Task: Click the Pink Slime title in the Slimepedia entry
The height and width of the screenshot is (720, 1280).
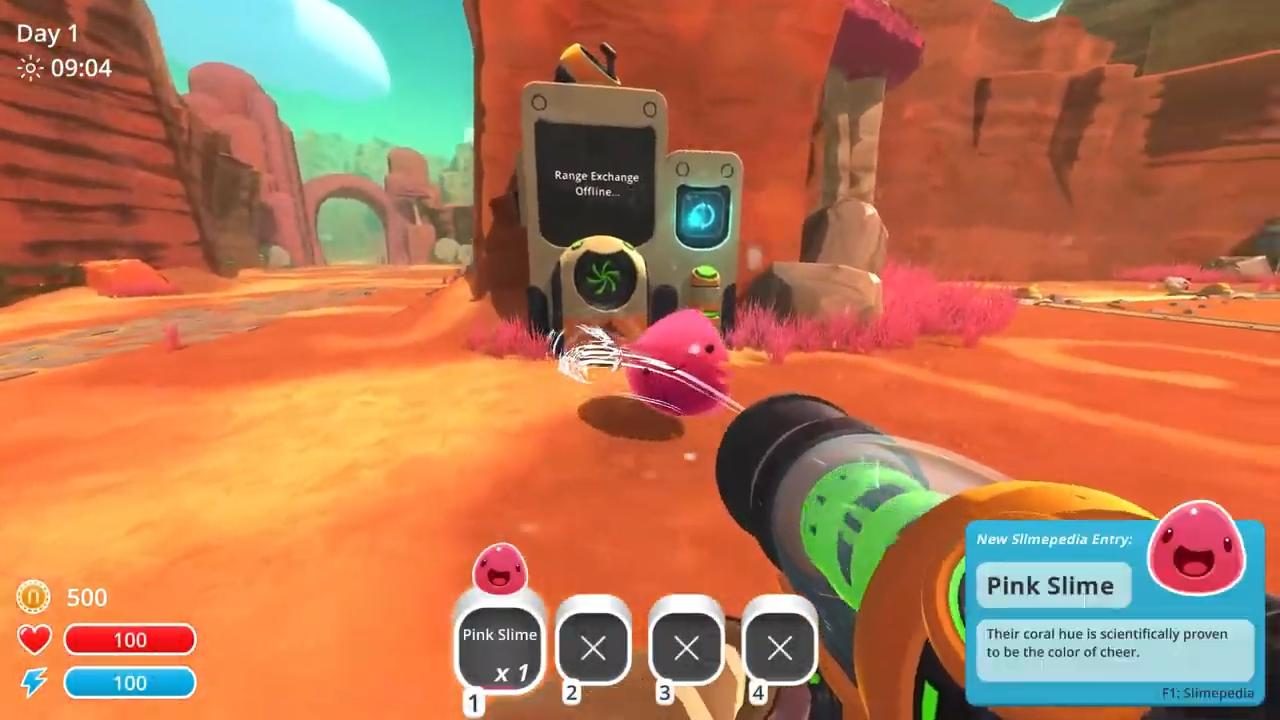Action: pos(1050,586)
